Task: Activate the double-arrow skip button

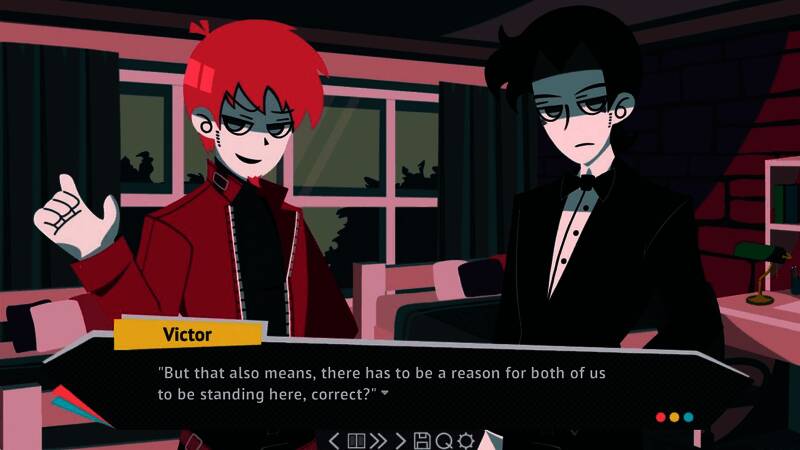Action: point(379,440)
